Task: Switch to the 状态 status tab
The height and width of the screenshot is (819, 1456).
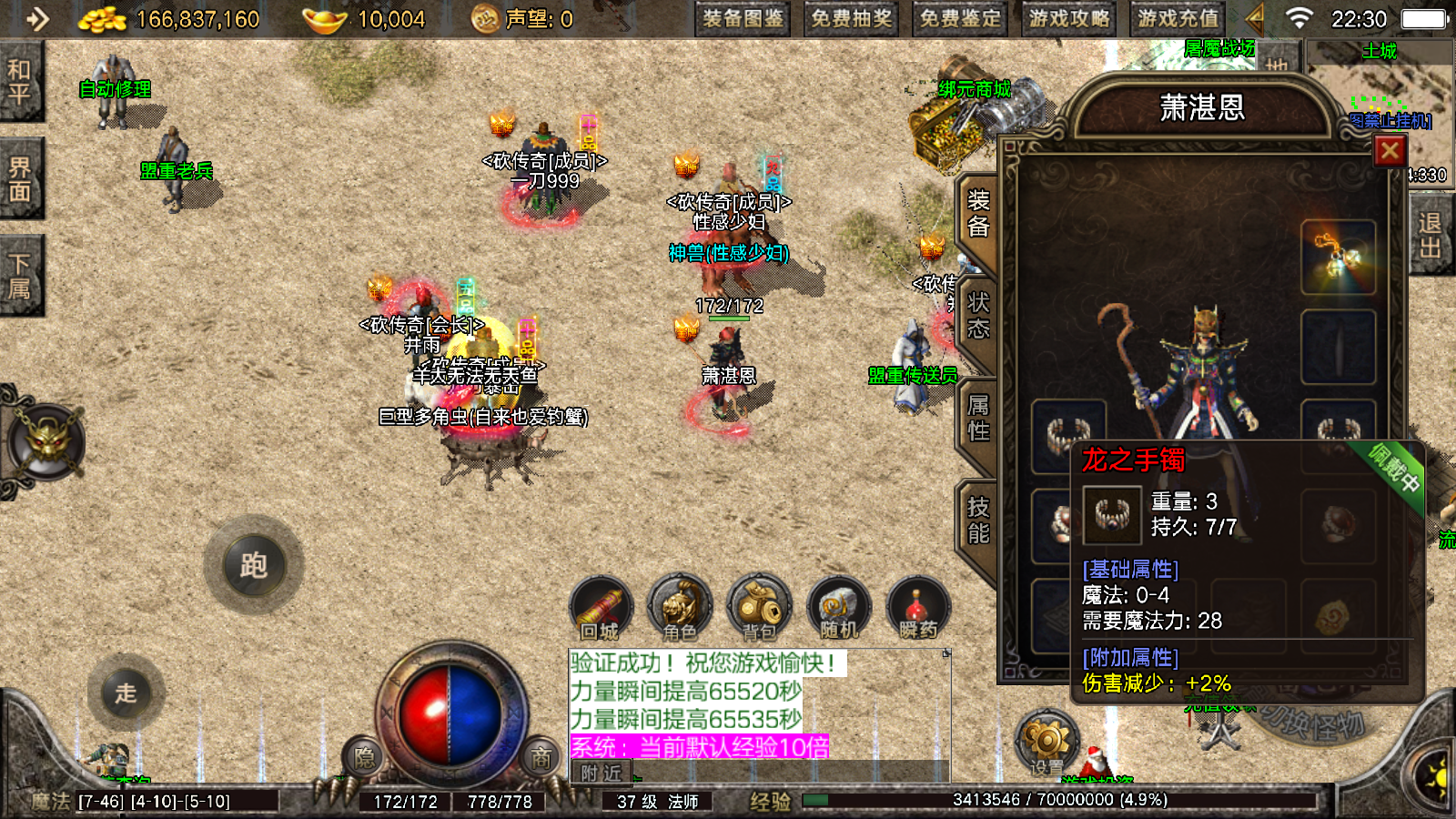Action: tap(978, 316)
